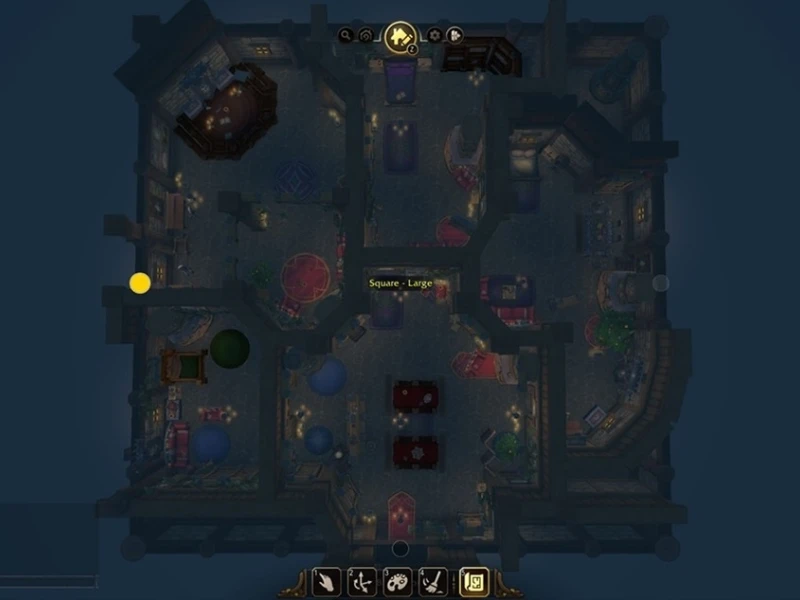
Task: Choose the axis arrows transform tool
Action: click(x=361, y=582)
